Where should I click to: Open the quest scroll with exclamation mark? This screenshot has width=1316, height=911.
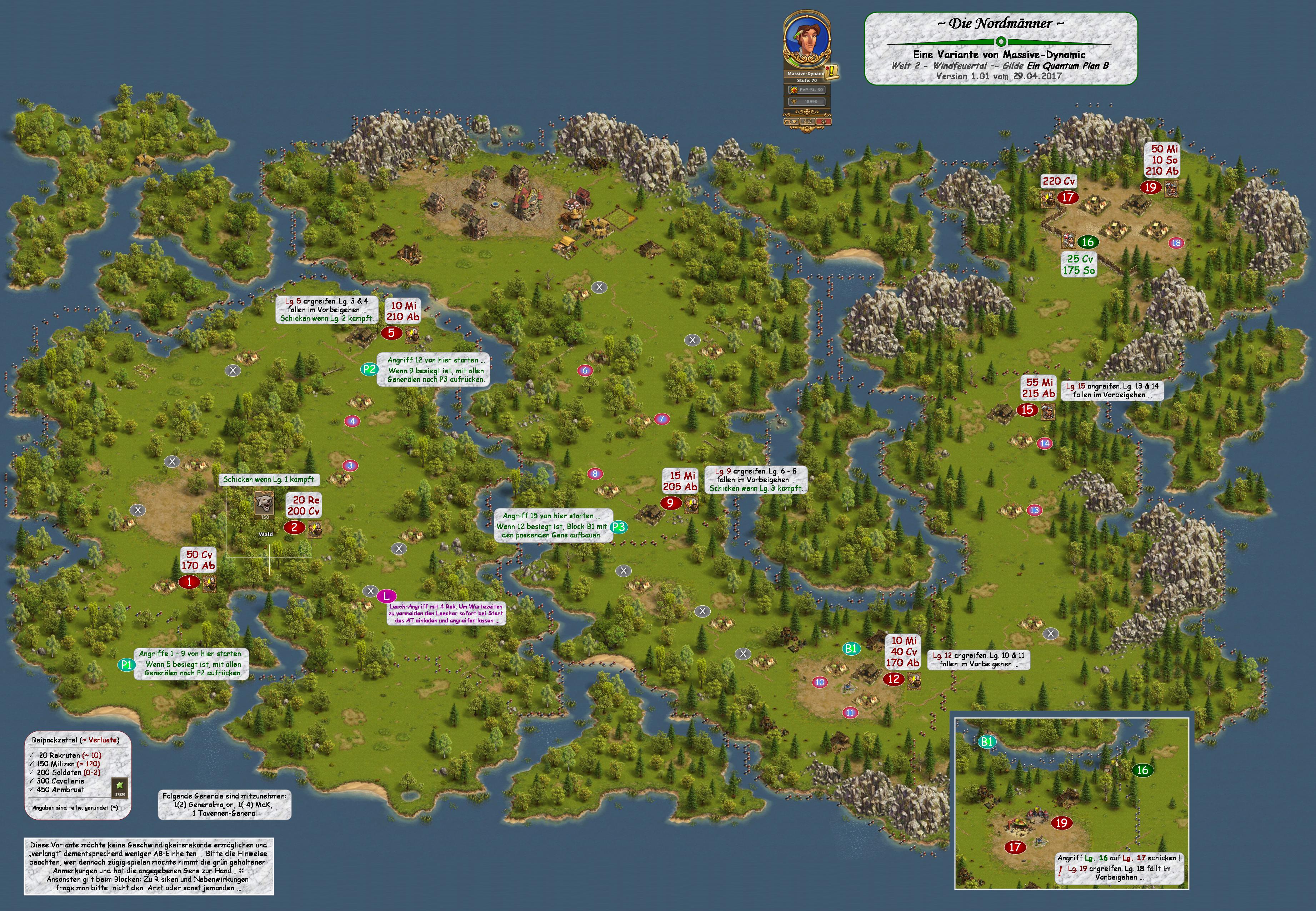tap(832, 72)
